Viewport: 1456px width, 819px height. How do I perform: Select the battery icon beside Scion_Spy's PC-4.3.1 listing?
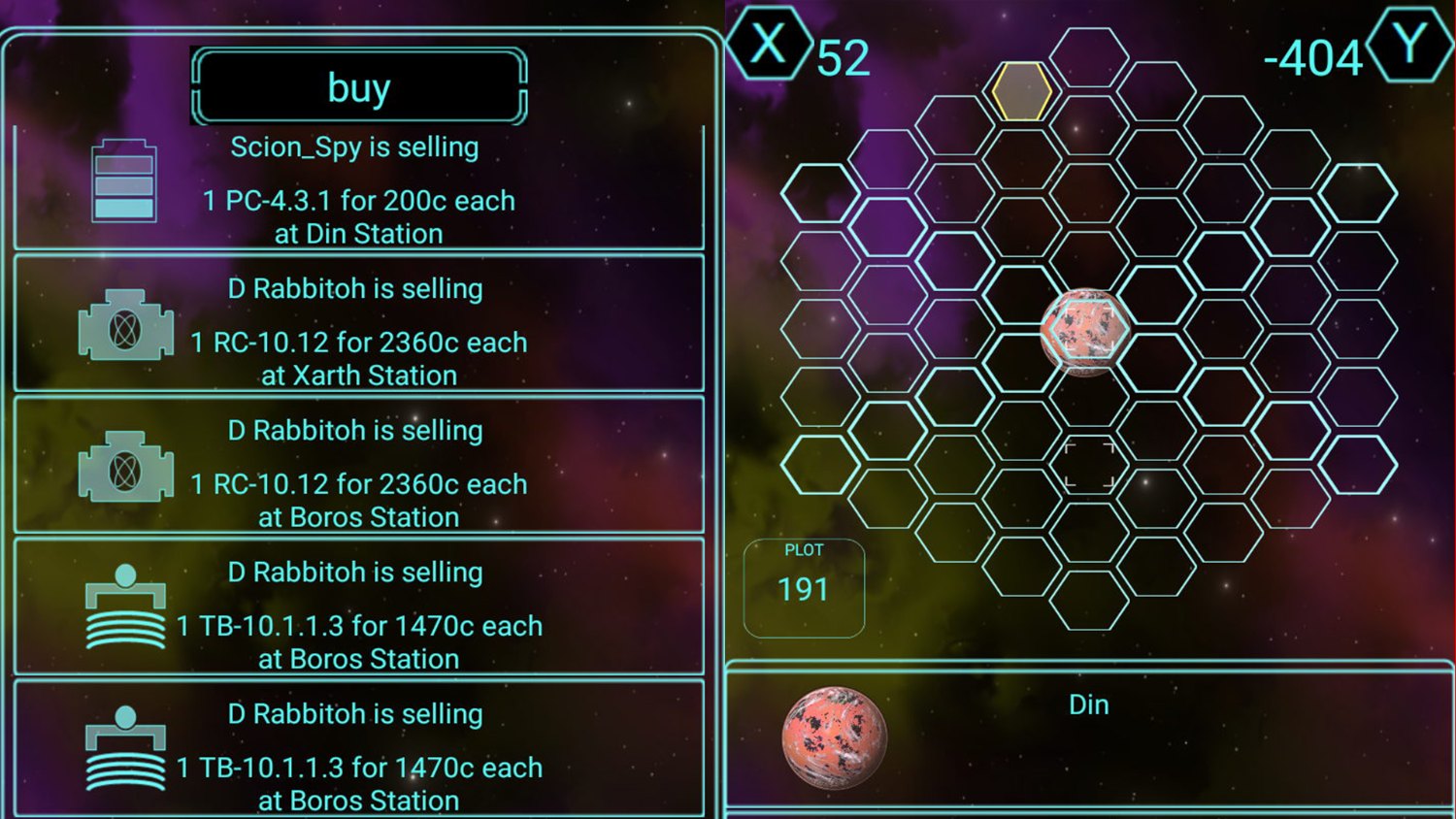(124, 180)
